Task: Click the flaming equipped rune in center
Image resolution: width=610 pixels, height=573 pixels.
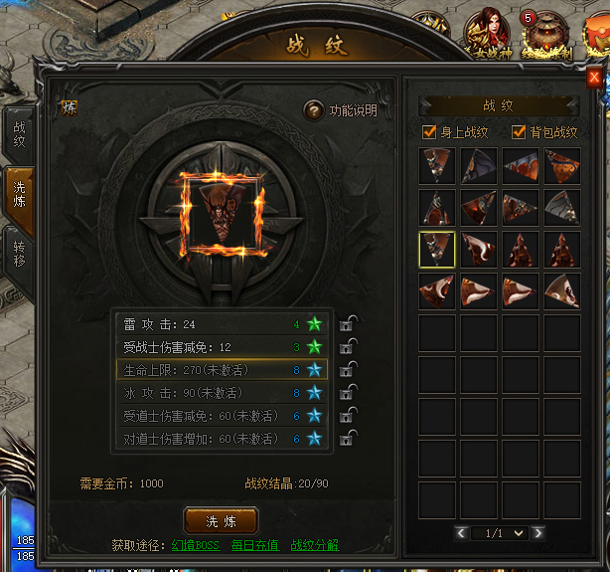Action: pos(220,211)
